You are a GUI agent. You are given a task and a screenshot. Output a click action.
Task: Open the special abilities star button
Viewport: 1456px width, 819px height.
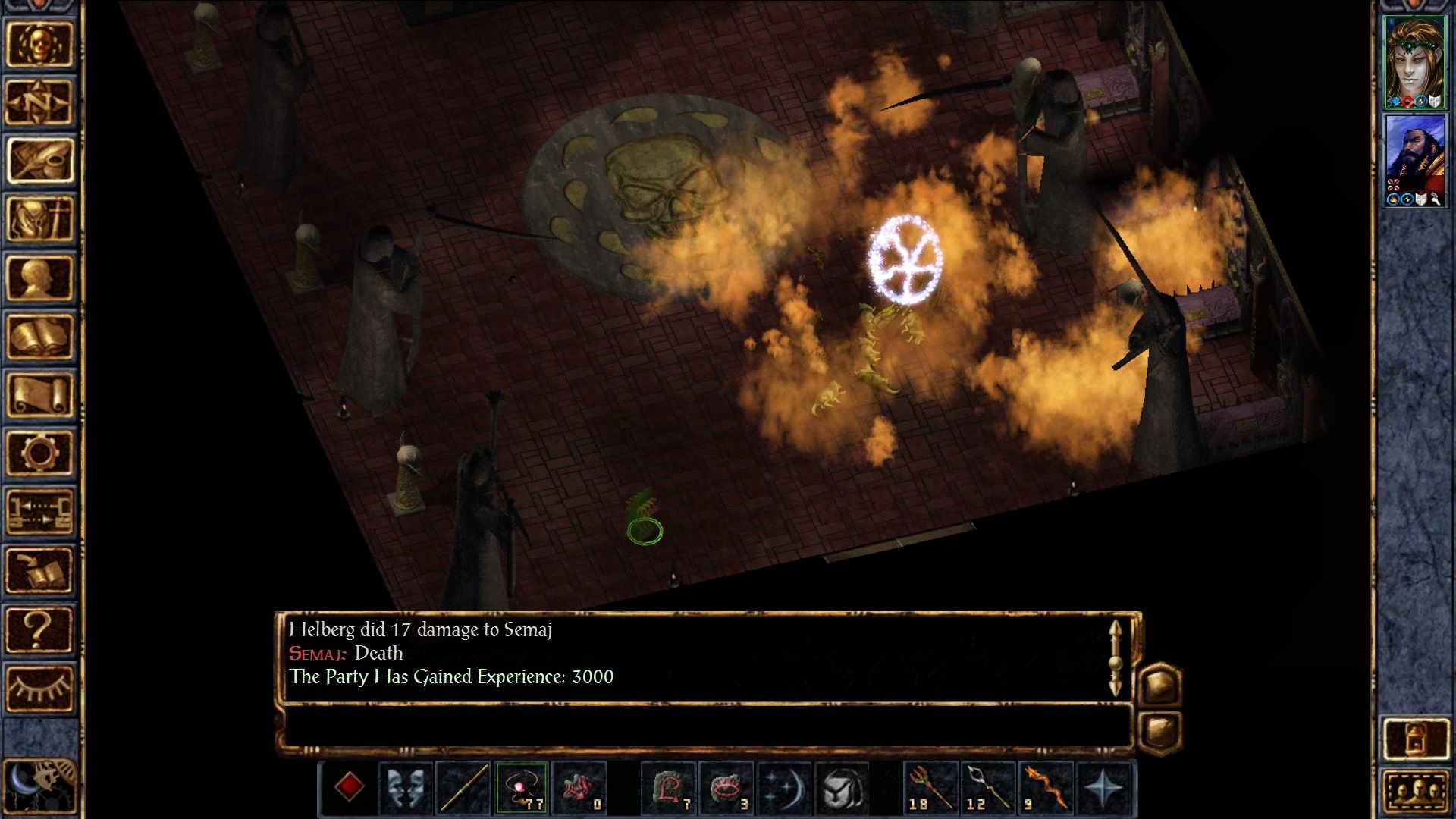click(x=1104, y=787)
